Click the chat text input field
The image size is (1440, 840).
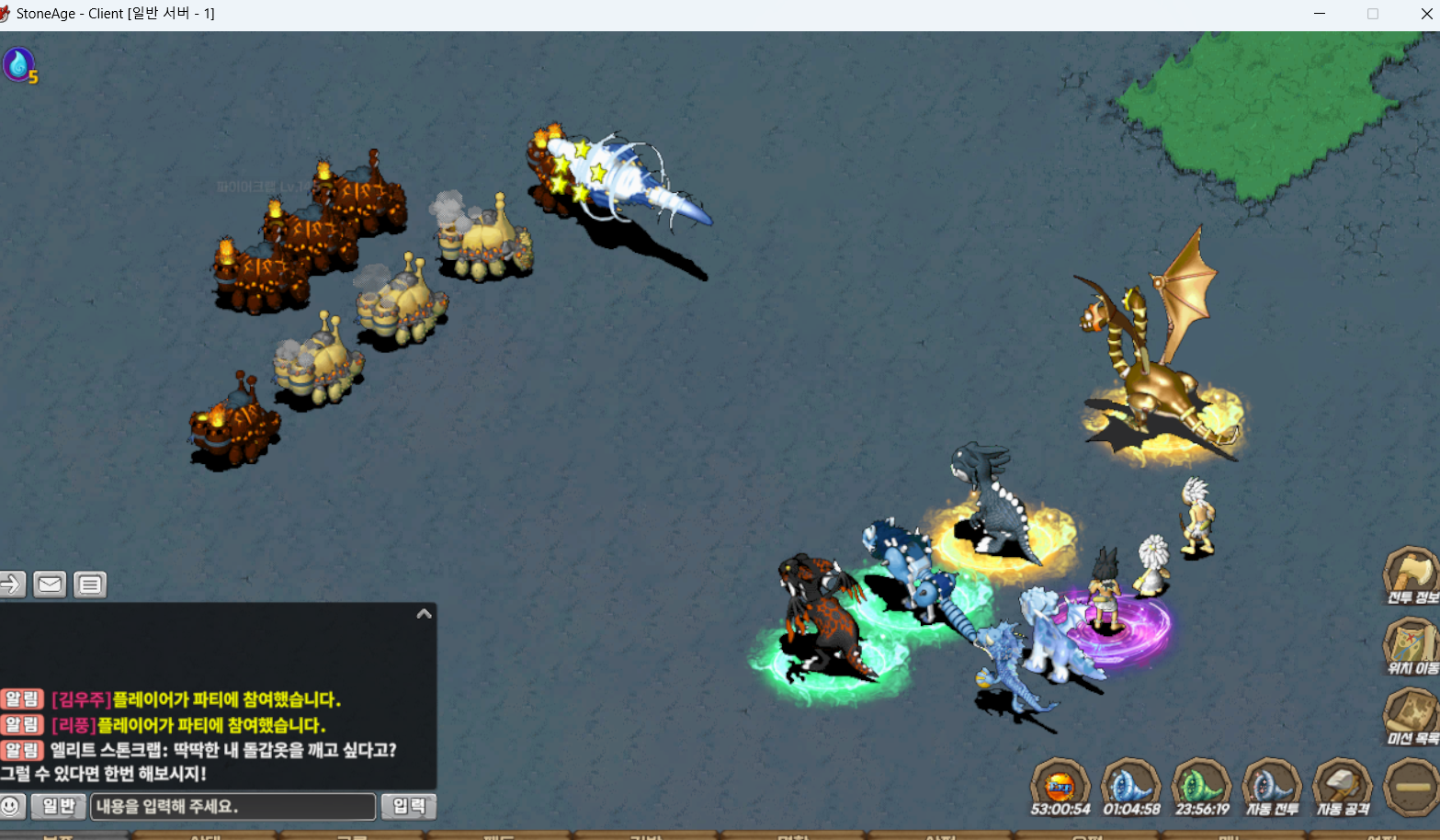point(233,807)
